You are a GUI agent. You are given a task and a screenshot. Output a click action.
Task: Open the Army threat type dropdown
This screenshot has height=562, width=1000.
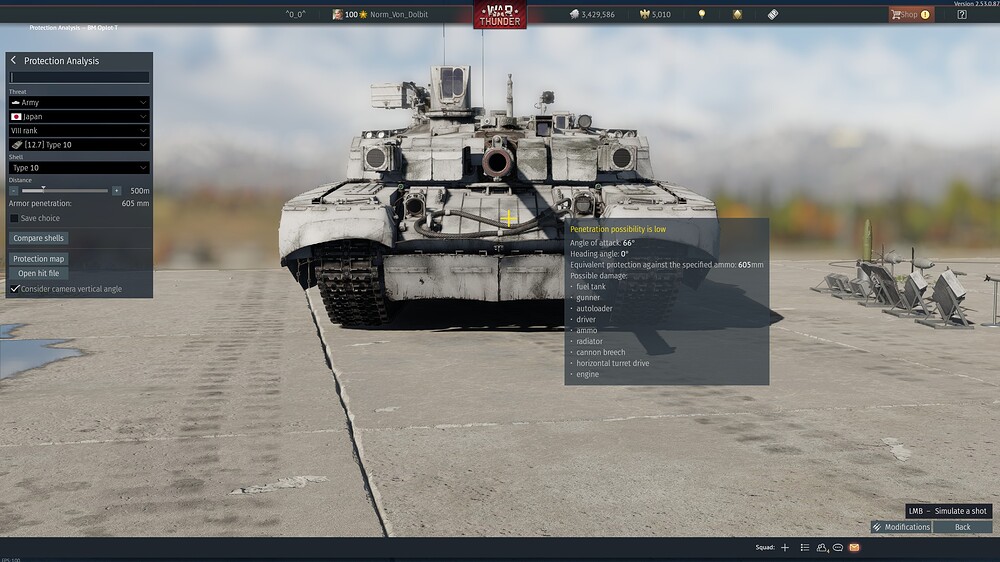[x=79, y=102]
